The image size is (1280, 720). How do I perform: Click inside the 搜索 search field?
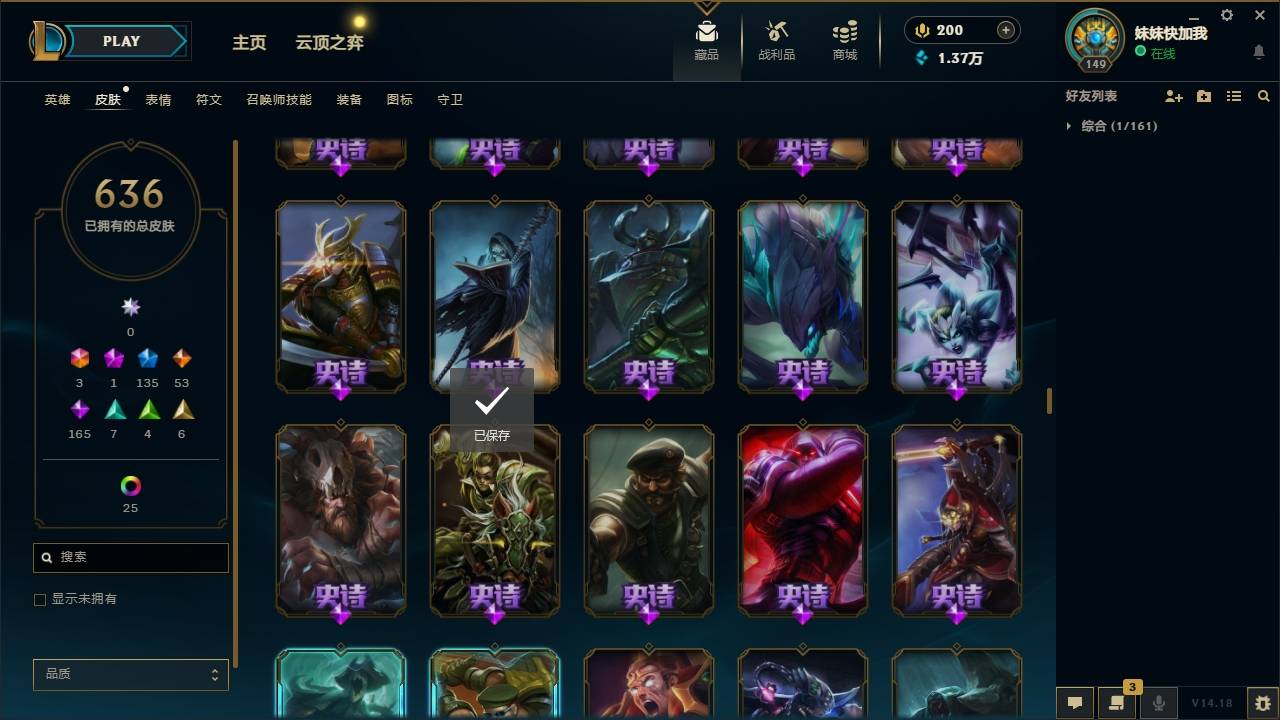coord(130,557)
